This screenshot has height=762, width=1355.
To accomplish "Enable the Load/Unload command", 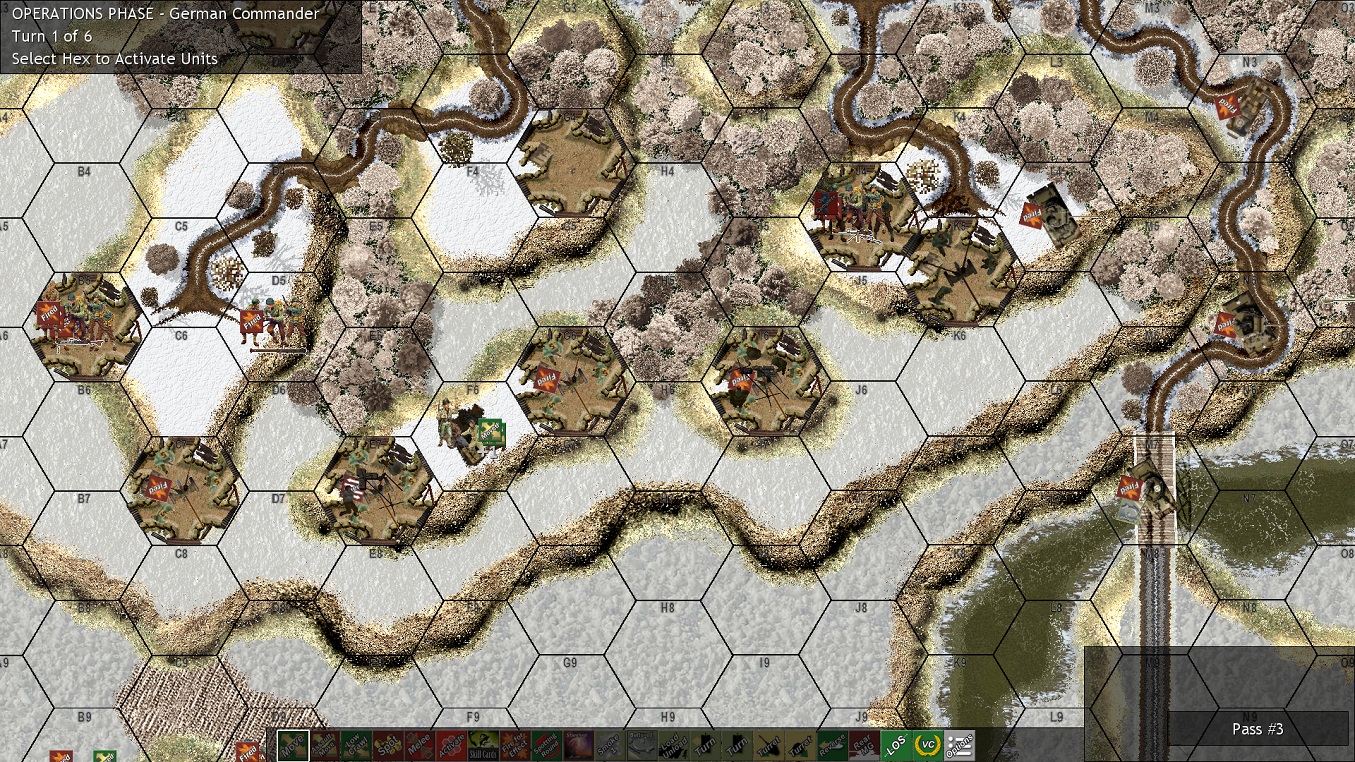I will coord(674,745).
